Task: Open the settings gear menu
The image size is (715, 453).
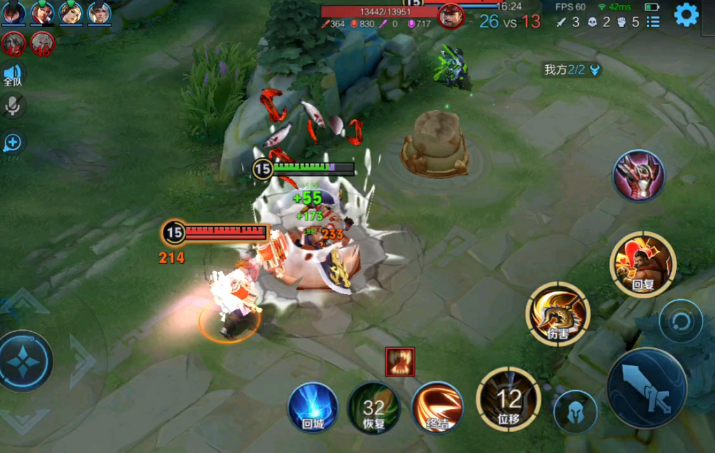Action: tap(686, 14)
